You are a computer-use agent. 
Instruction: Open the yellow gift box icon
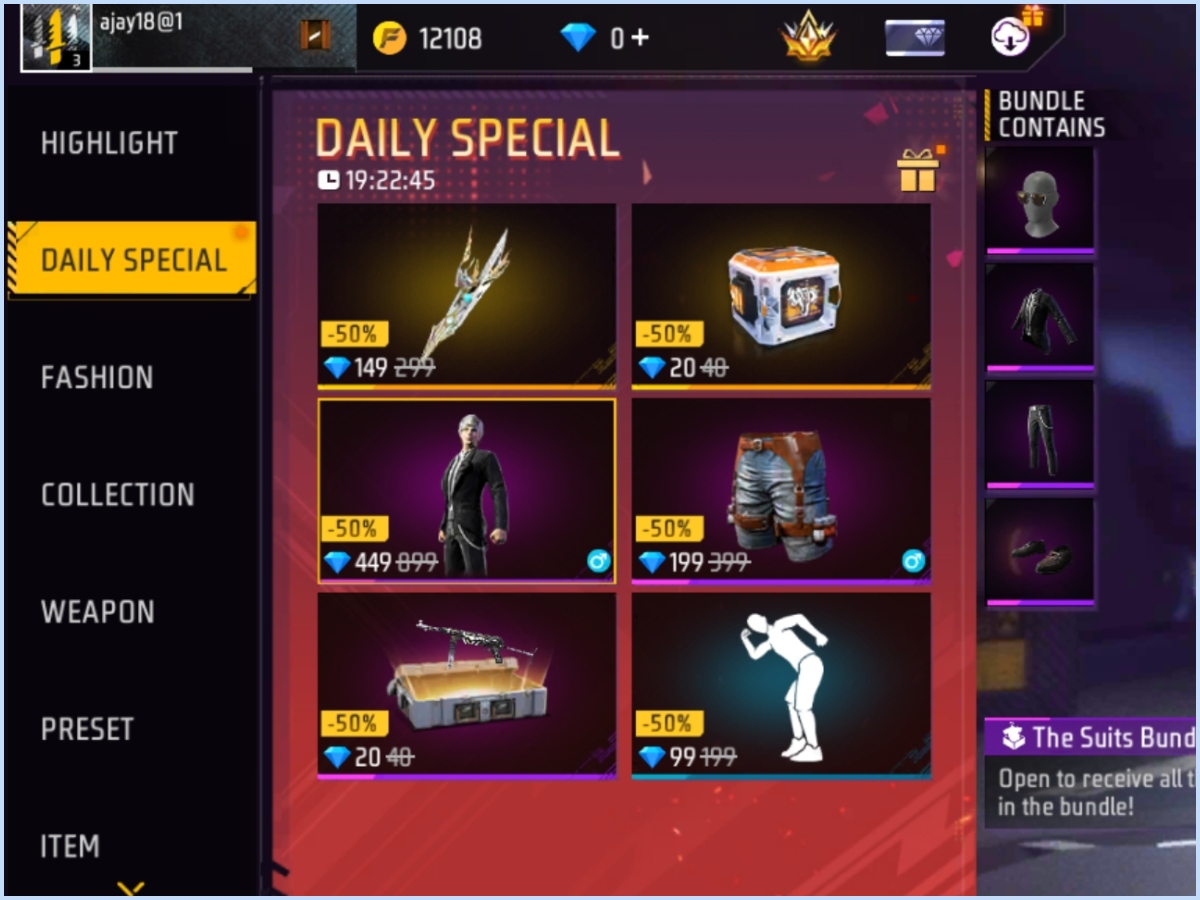click(x=917, y=171)
